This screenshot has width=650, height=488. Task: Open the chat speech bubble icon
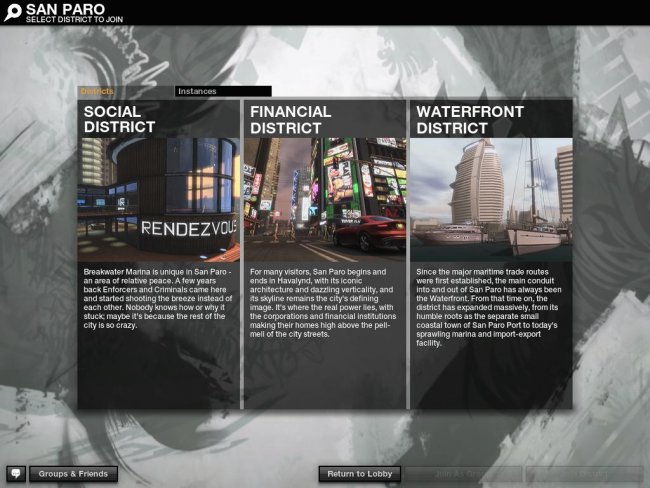pyautogui.click(x=16, y=473)
